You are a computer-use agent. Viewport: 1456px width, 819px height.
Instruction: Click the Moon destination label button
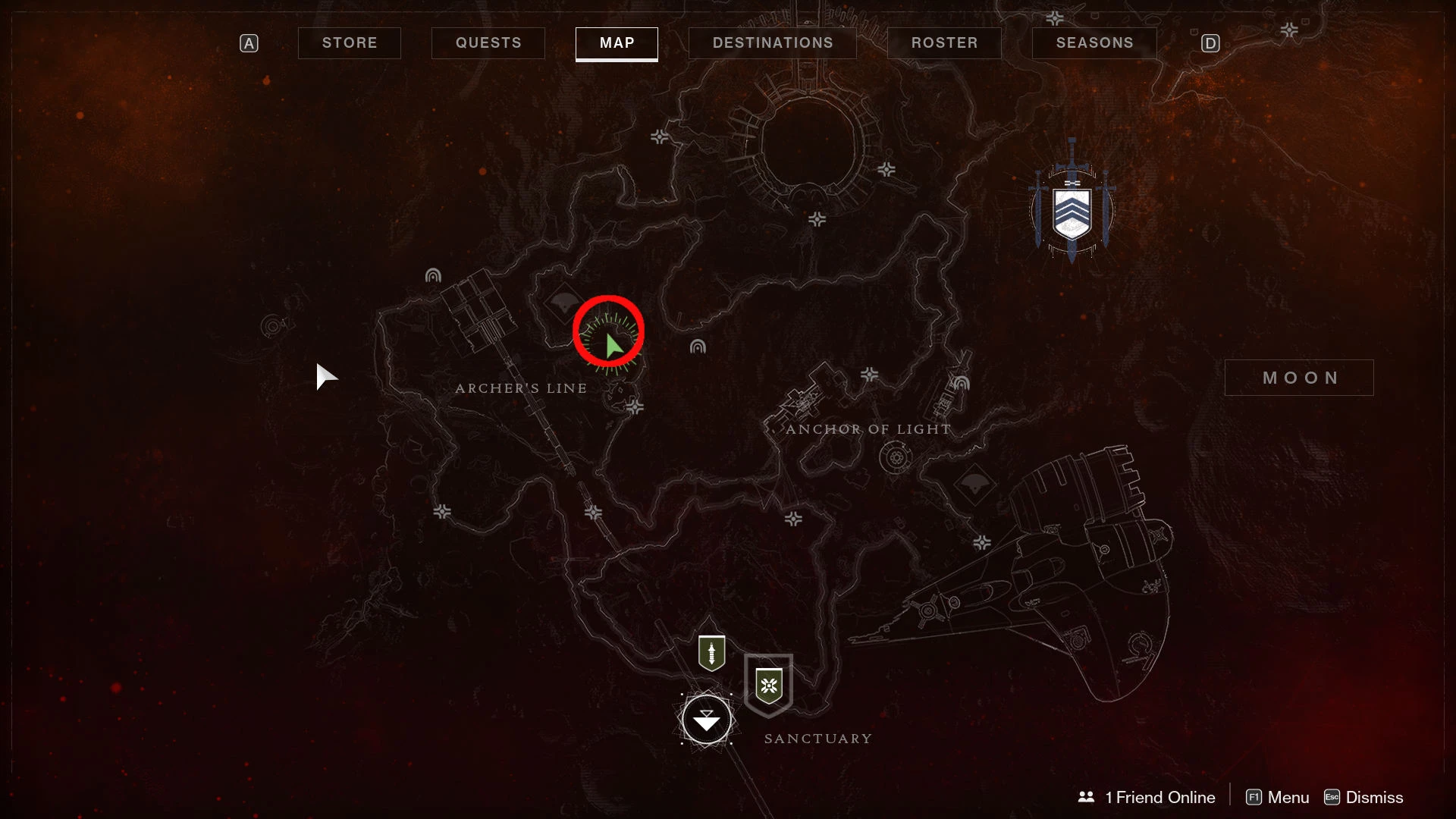(x=1299, y=378)
